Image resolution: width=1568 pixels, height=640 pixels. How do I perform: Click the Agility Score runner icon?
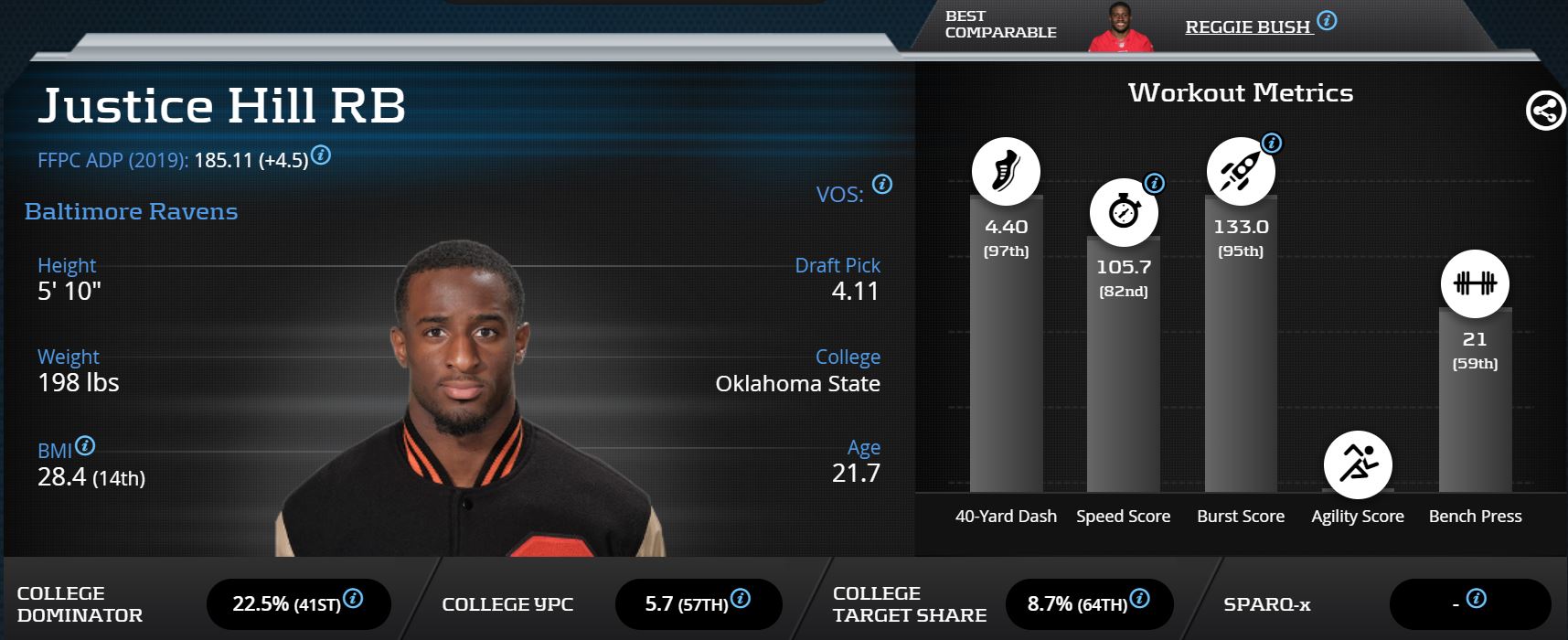(1357, 464)
